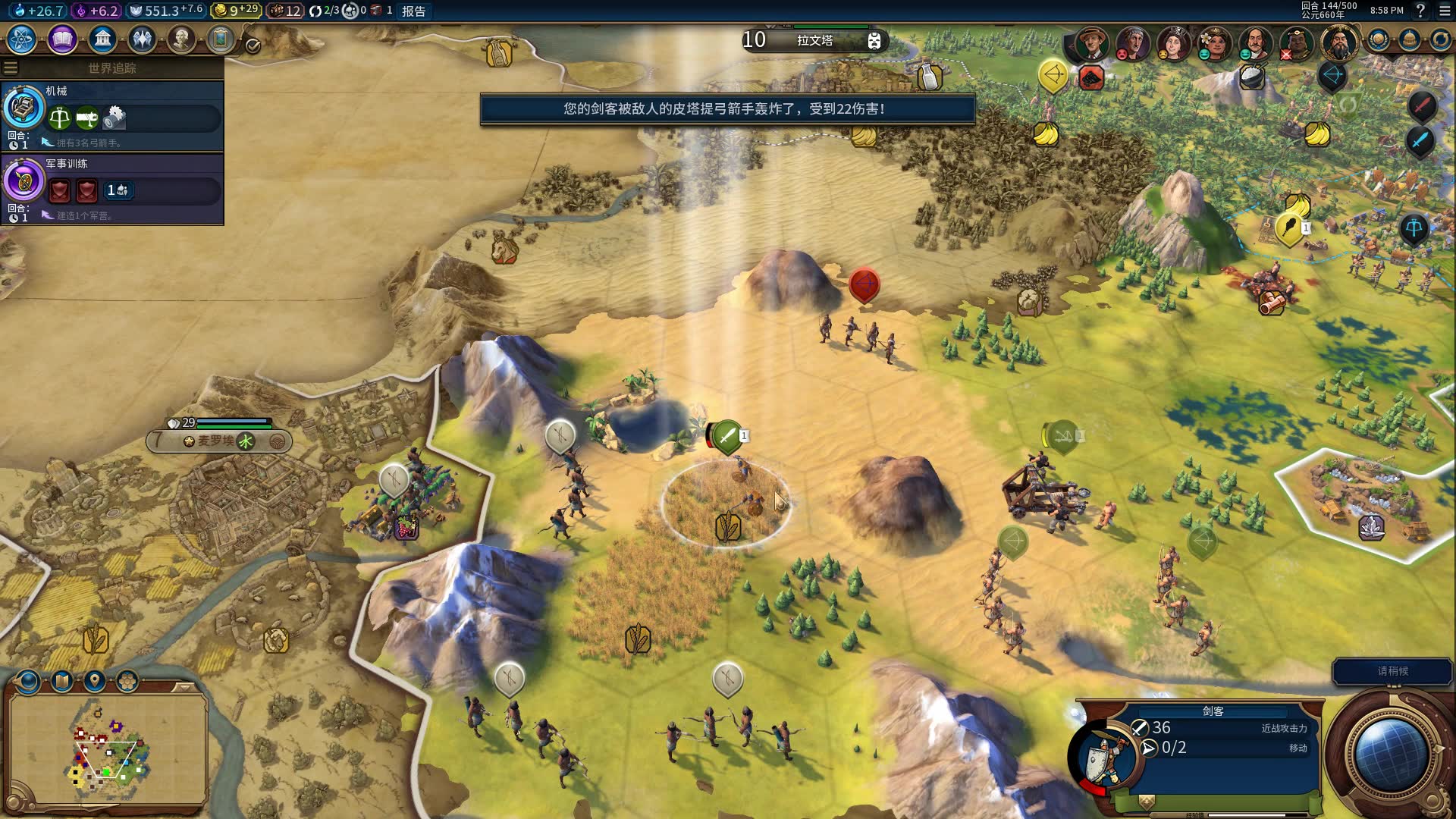Click the 请稍候 end turn button
Viewport: 1456px width, 819px height.
click(1392, 671)
